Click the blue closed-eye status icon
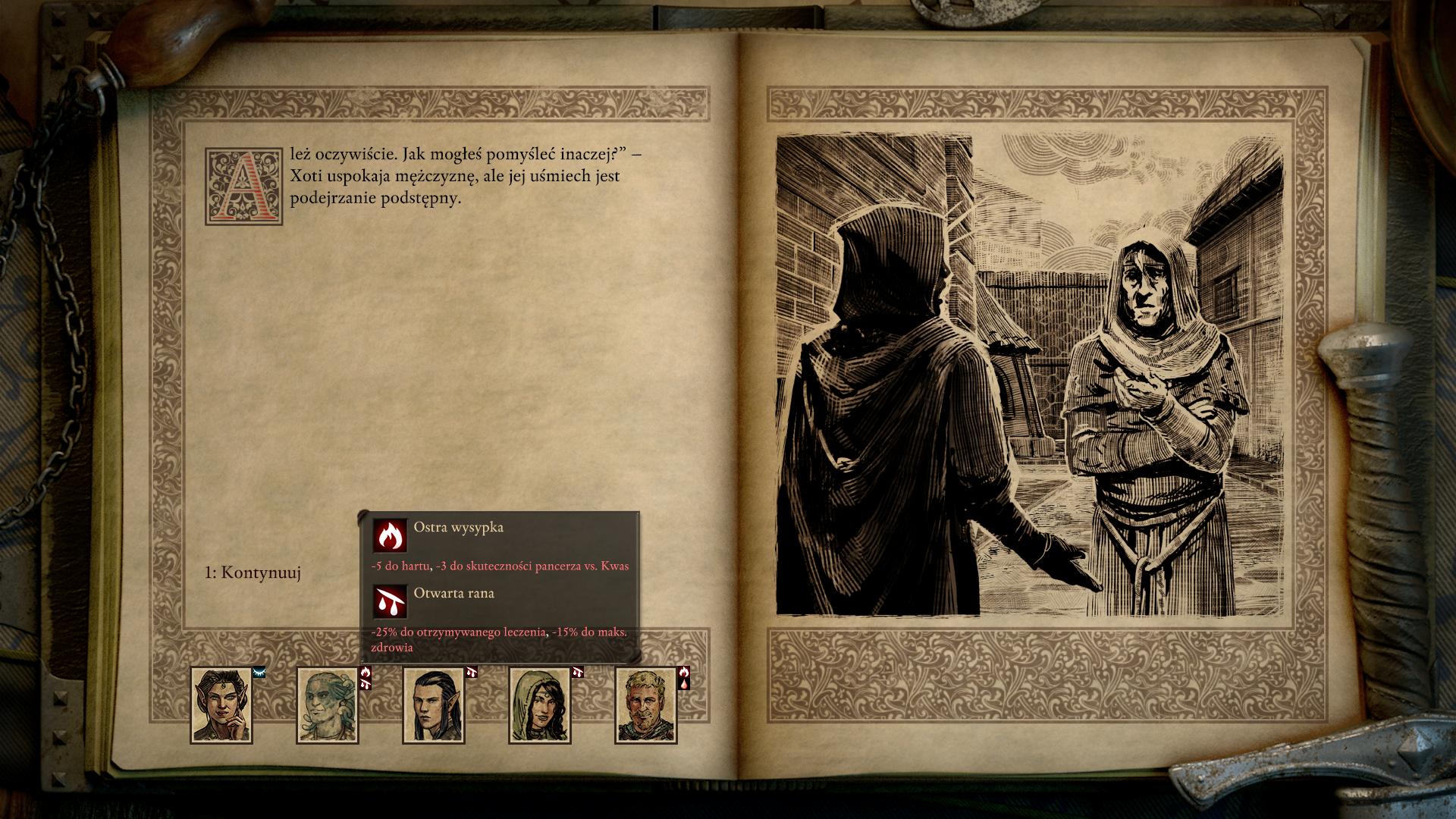This screenshot has width=1456, height=819. coord(259,672)
